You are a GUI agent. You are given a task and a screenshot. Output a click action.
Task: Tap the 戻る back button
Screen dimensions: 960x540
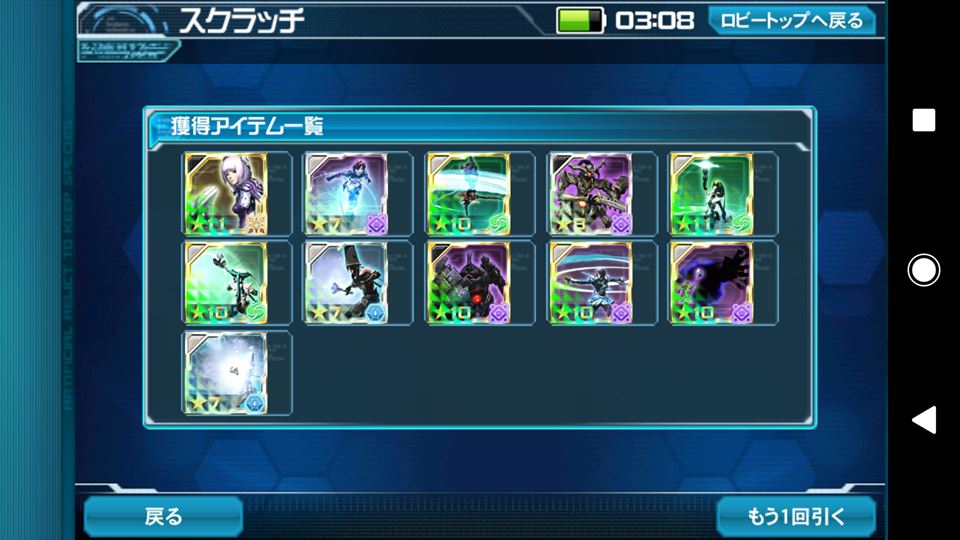[x=163, y=516]
